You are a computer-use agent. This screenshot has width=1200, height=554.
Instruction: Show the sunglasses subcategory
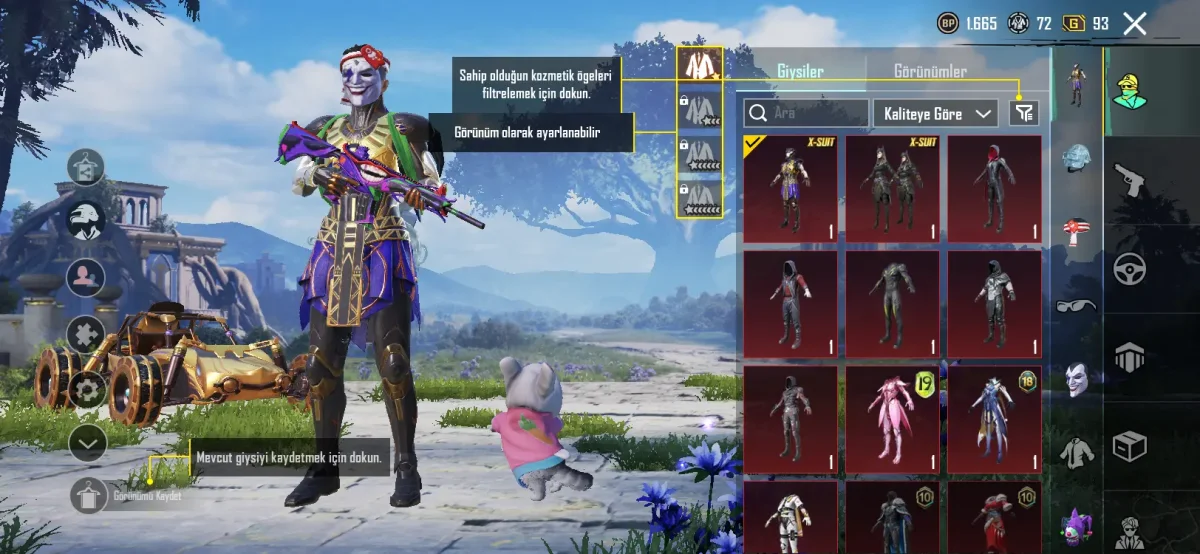point(1076,304)
